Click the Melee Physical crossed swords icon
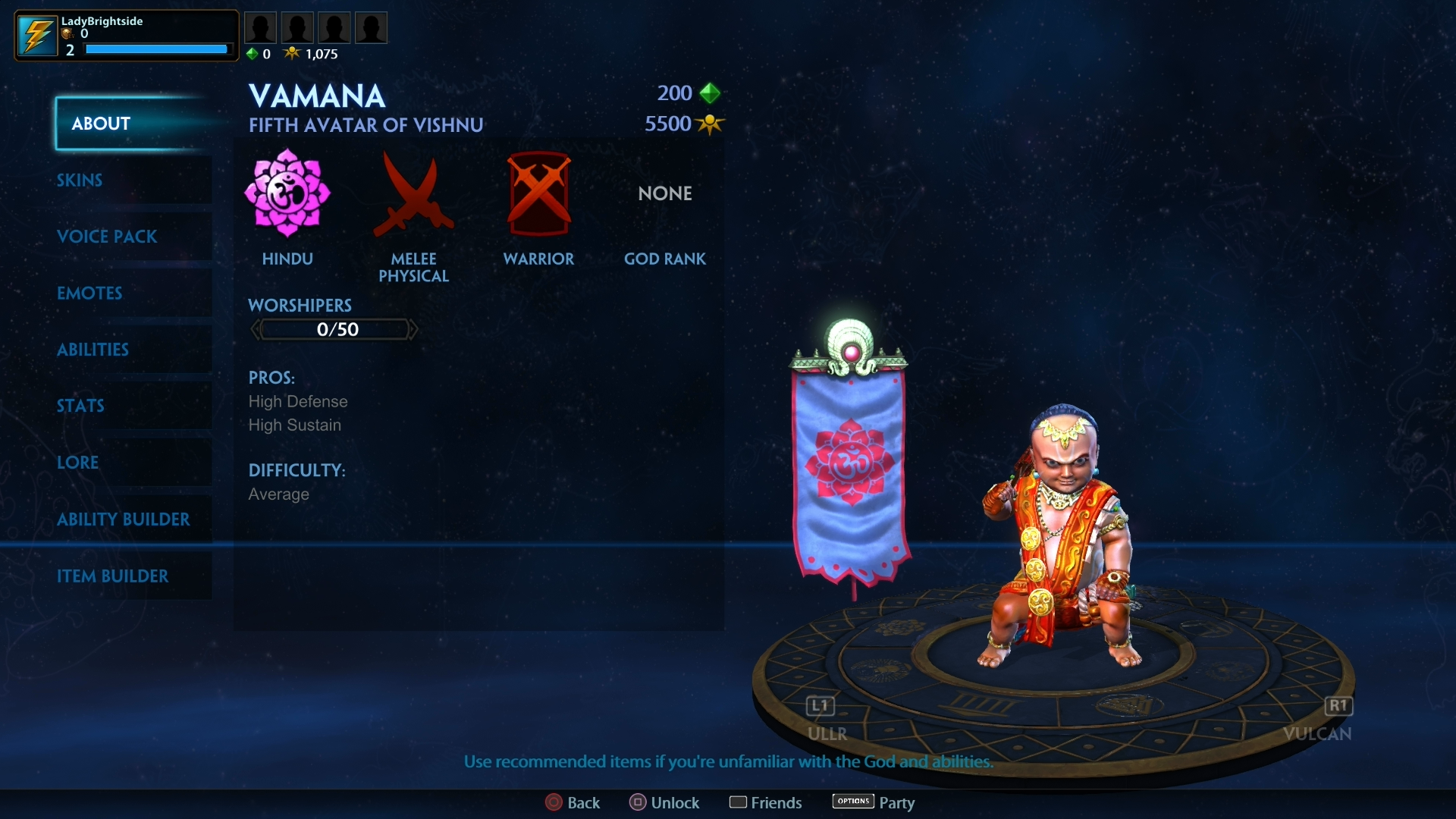 point(413,193)
